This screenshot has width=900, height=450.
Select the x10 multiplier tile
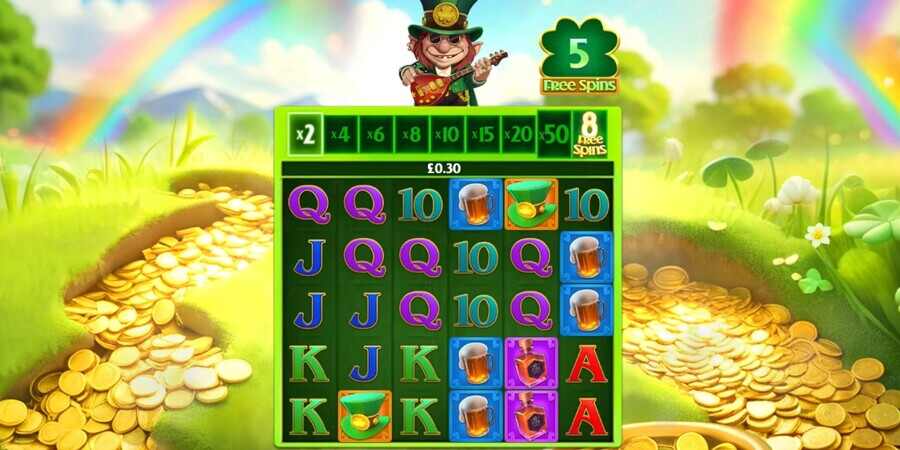click(x=447, y=134)
